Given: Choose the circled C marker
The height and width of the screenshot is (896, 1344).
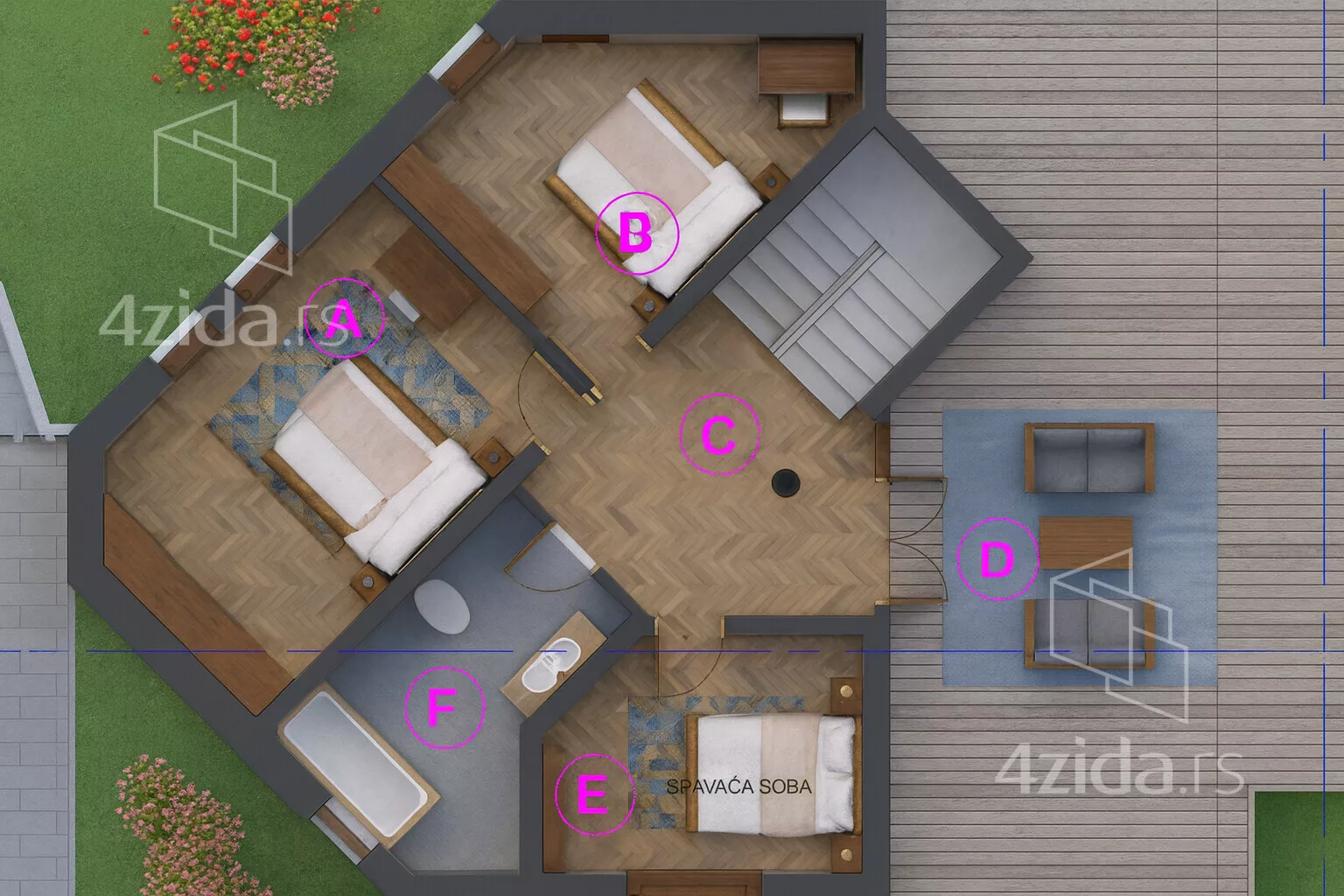Looking at the screenshot, I should [x=719, y=435].
